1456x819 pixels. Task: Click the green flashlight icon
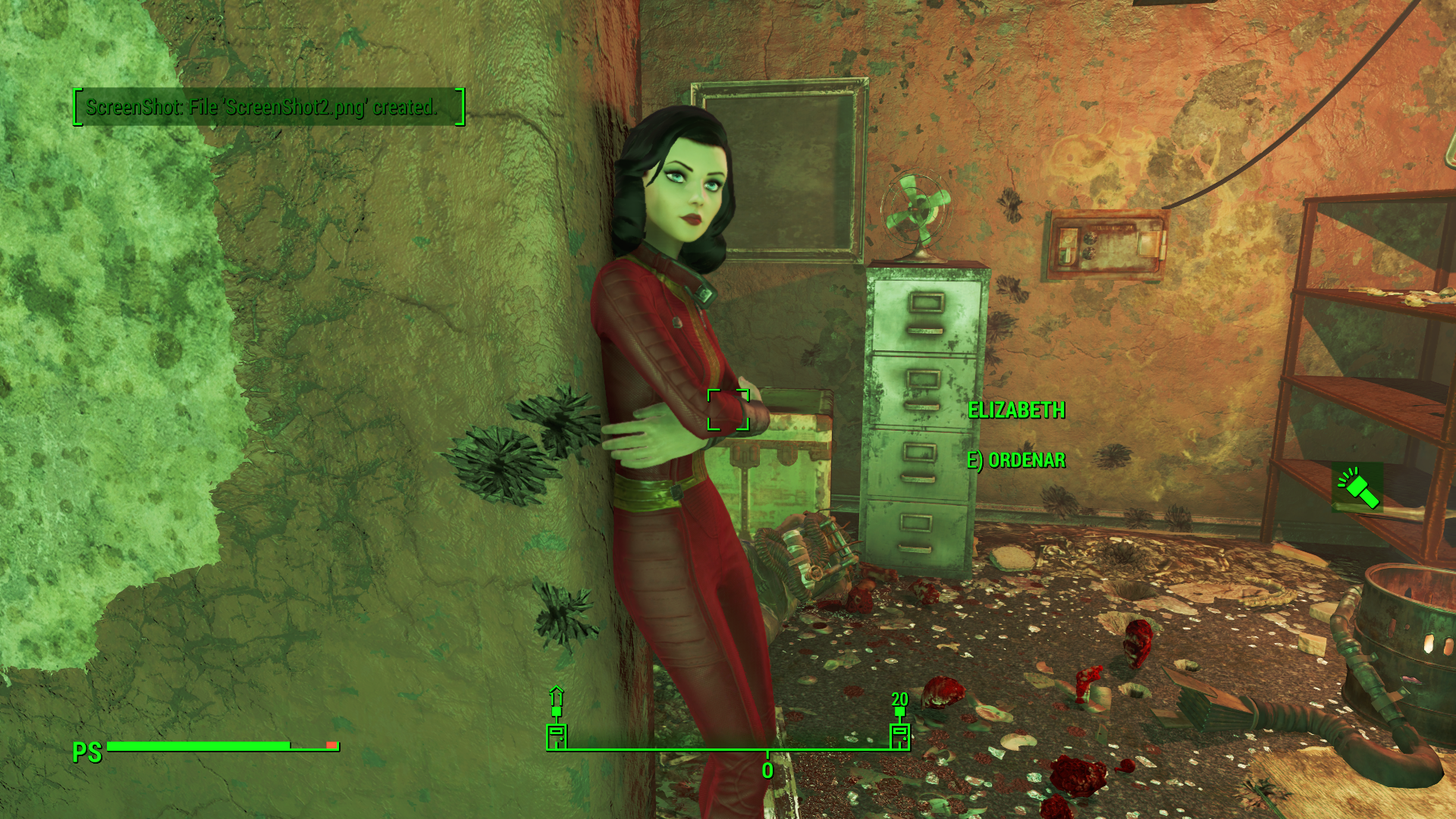[x=1357, y=488]
